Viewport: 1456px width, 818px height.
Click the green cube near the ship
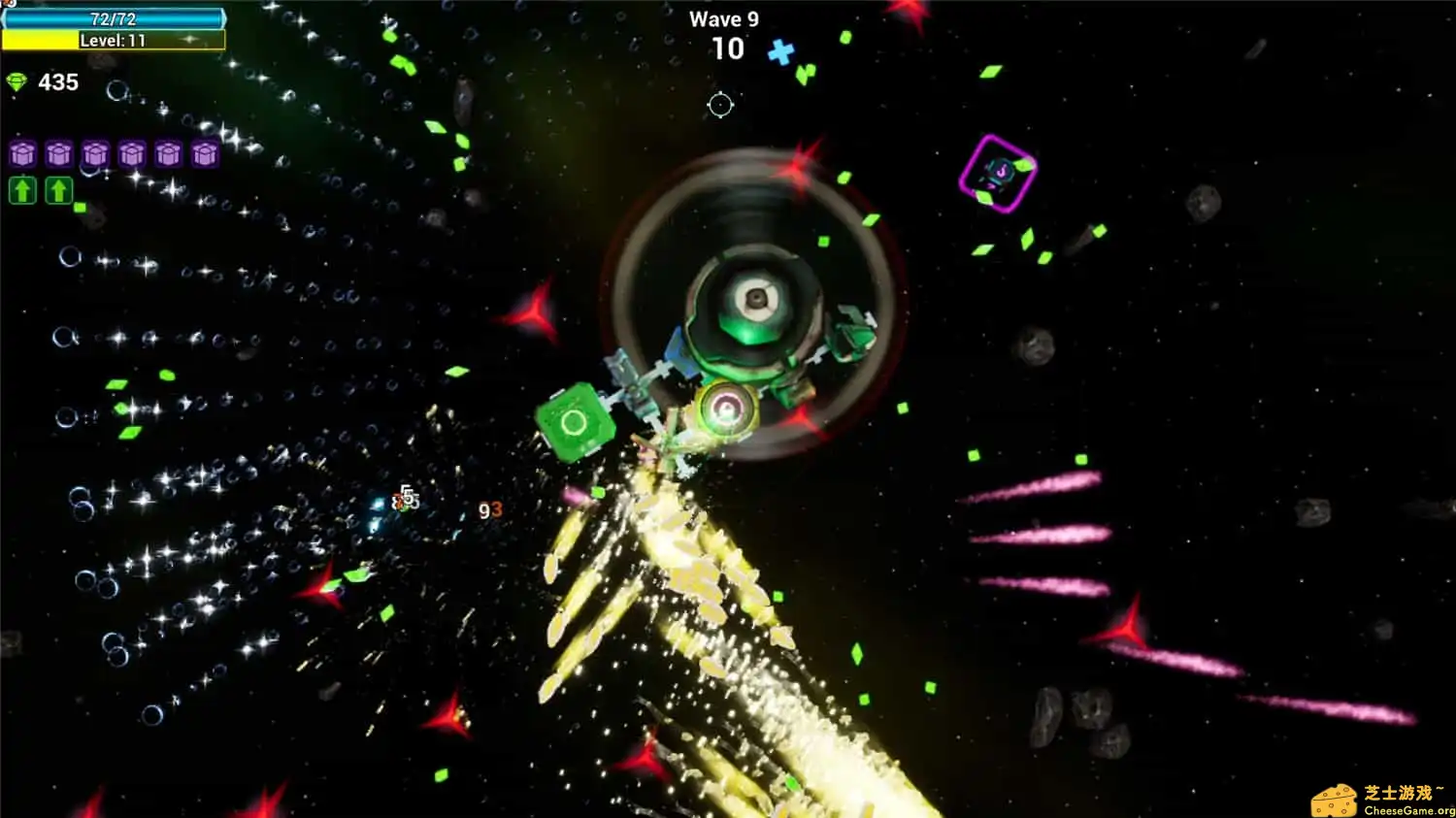(576, 420)
